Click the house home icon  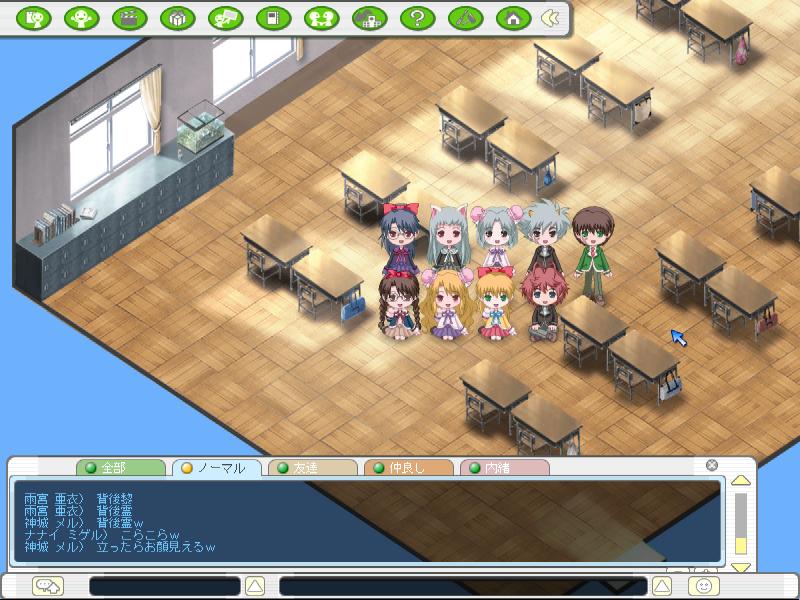coord(514,17)
